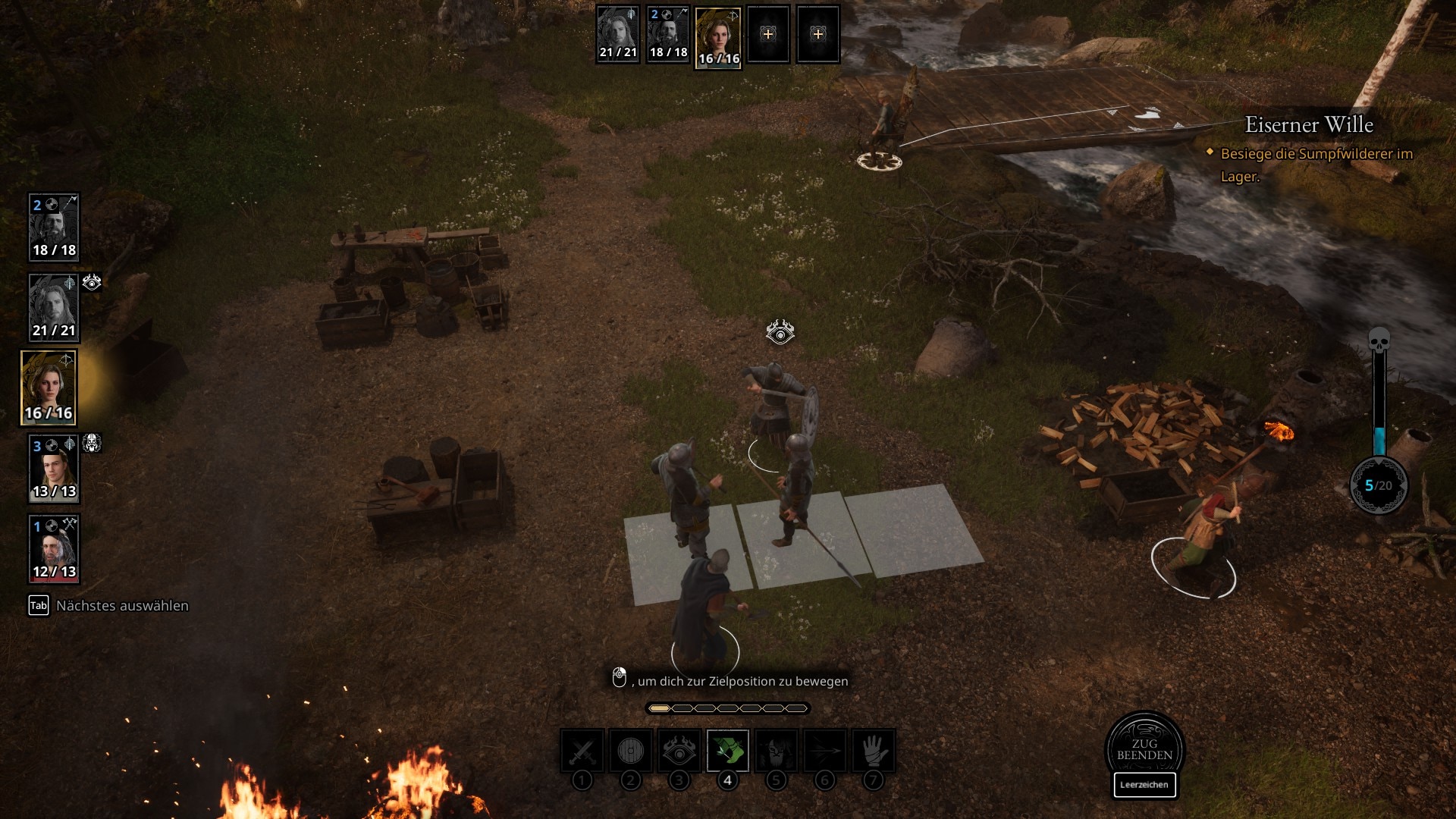Viewport: 1456px width, 819px height.
Task: Choose the 18 / 18 portrait in top bar
Action: click(x=668, y=34)
